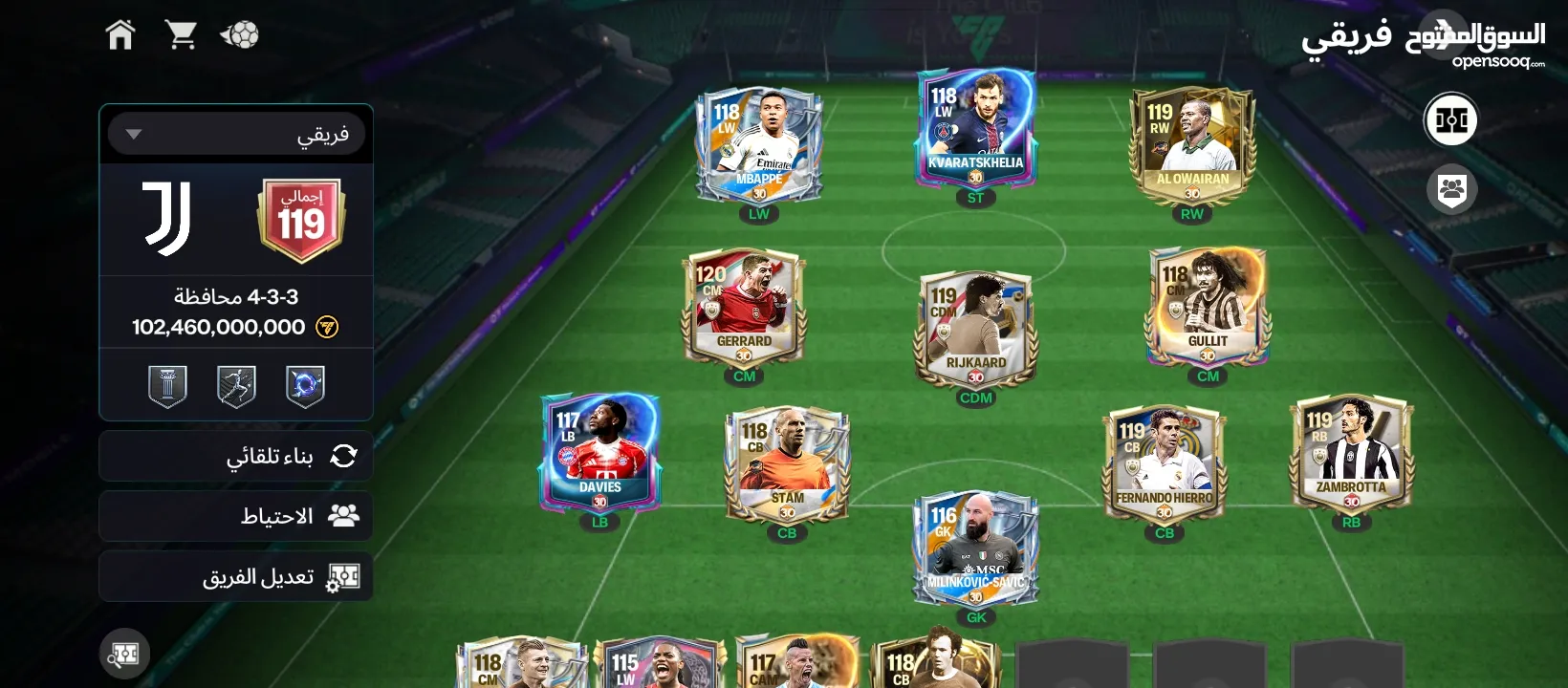The width and height of the screenshot is (1568, 688).
Task: Select the Kvaratskhelia ST player card
Action: coord(975,129)
